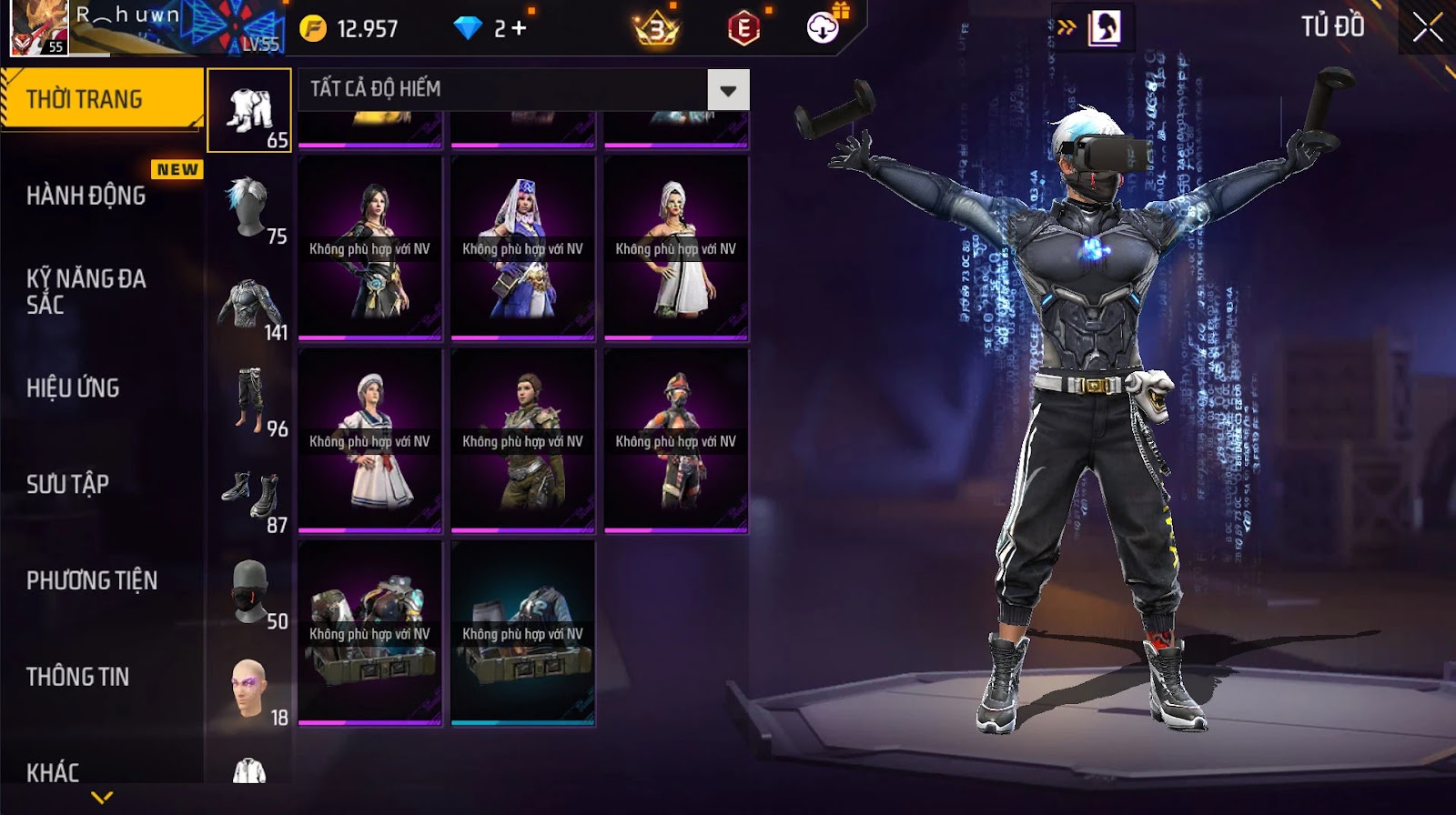The height and width of the screenshot is (815, 1456).
Task: Open Kỹ Năng Đa Sắc section
Action: click(x=86, y=291)
